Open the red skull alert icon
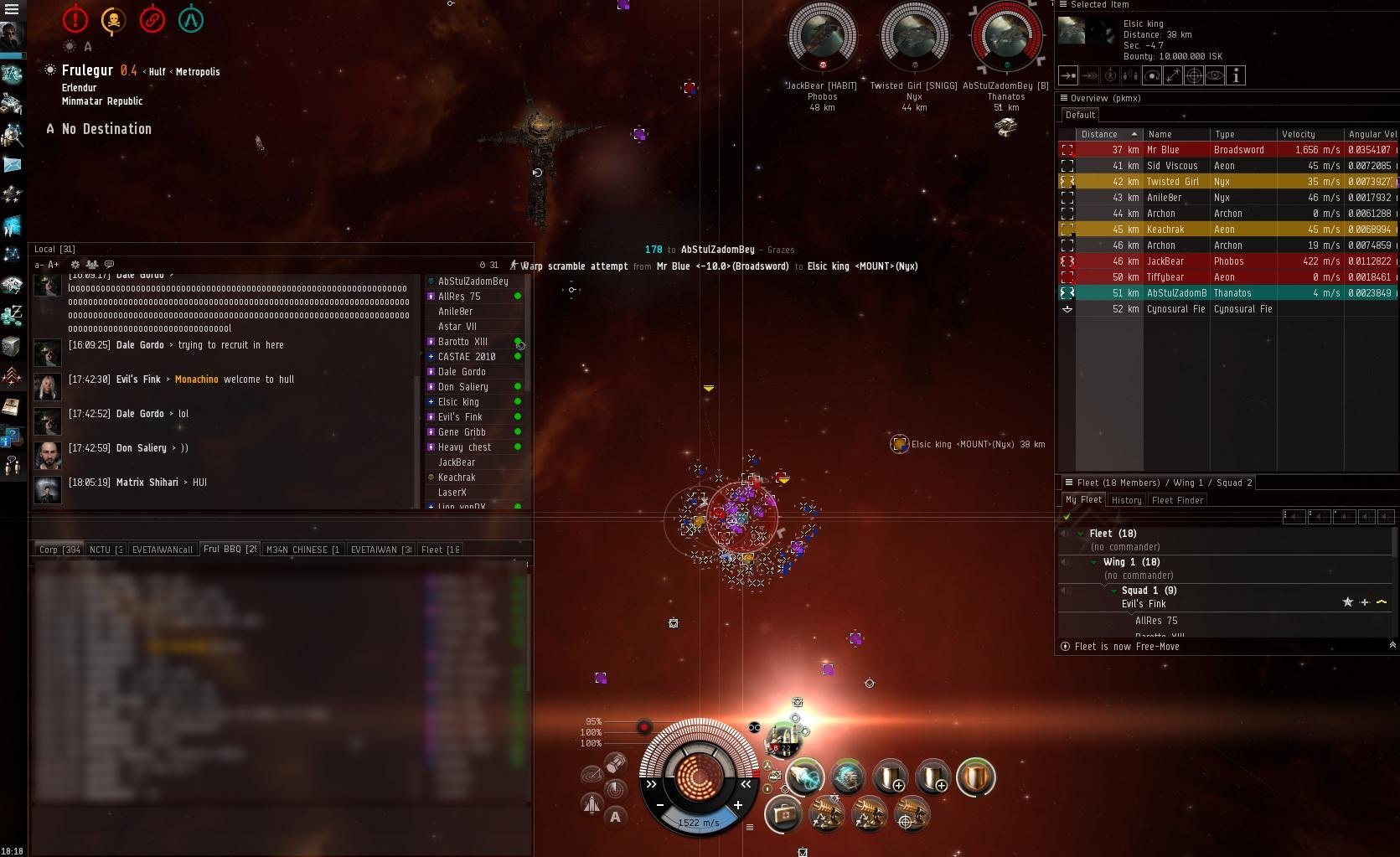Viewport: 1400px width, 857px height. coord(113,19)
